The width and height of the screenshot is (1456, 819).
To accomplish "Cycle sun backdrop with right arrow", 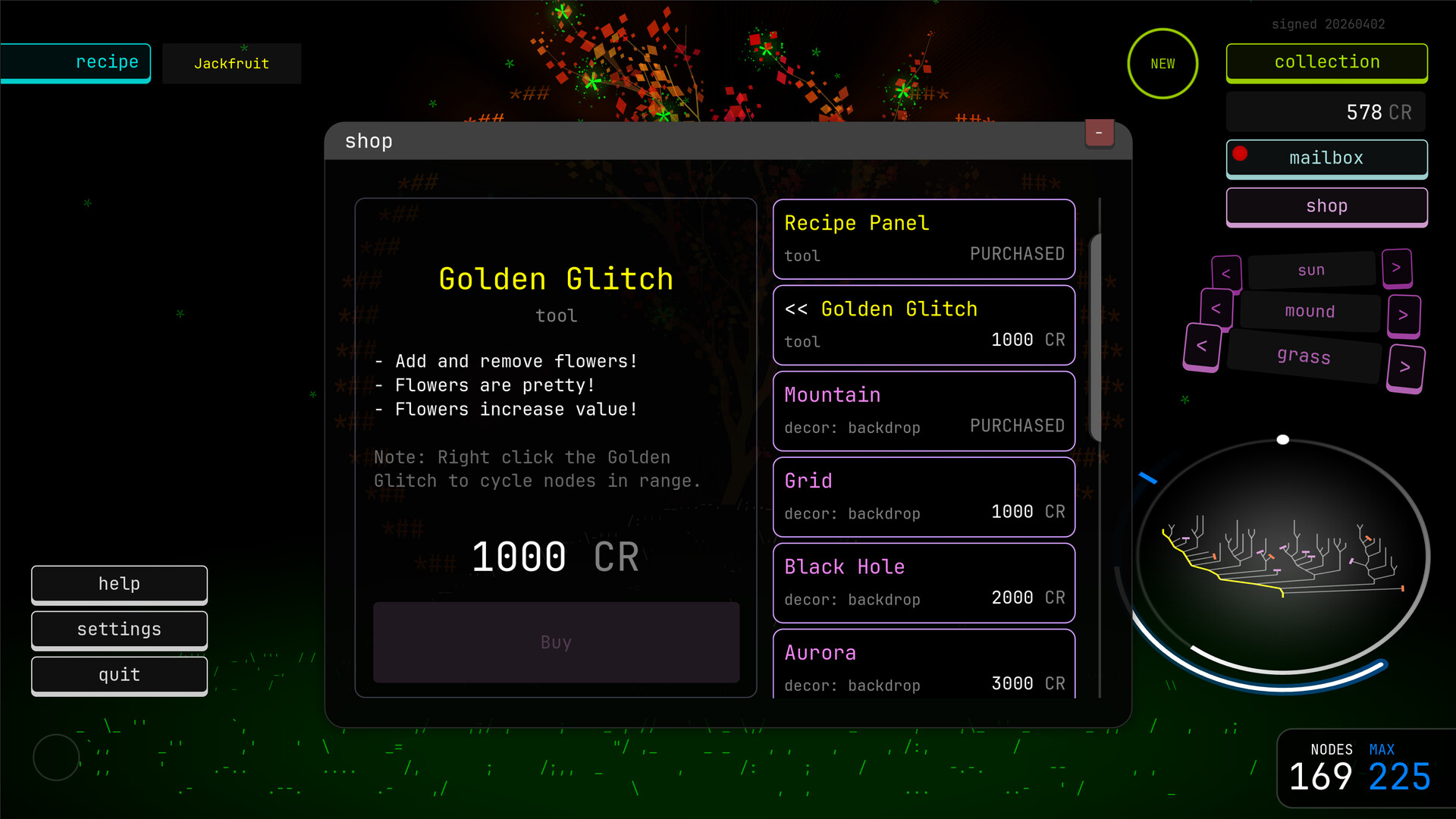I will click(x=1398, y=268).
